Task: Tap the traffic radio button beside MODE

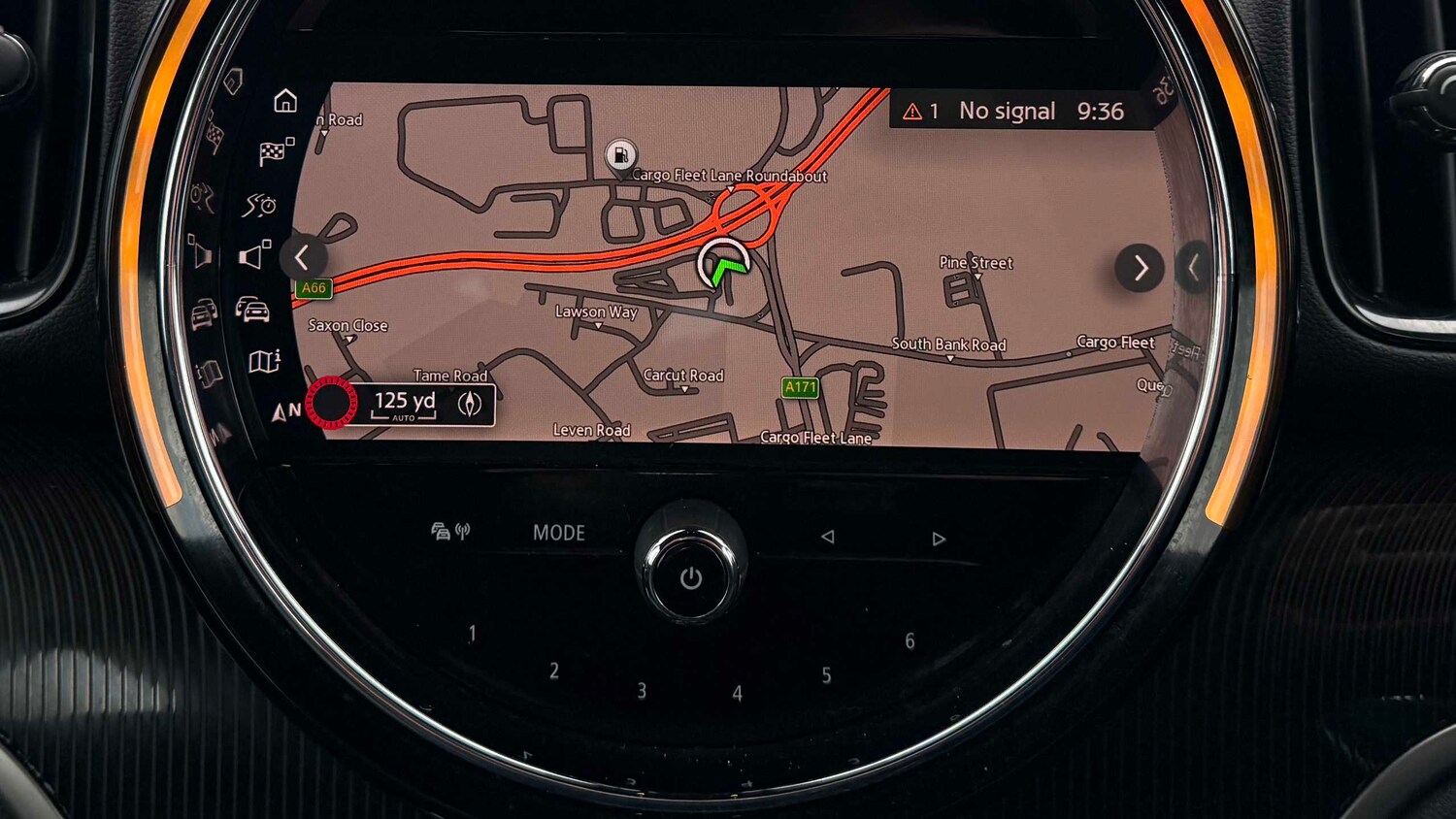Action: pos(450,531)
